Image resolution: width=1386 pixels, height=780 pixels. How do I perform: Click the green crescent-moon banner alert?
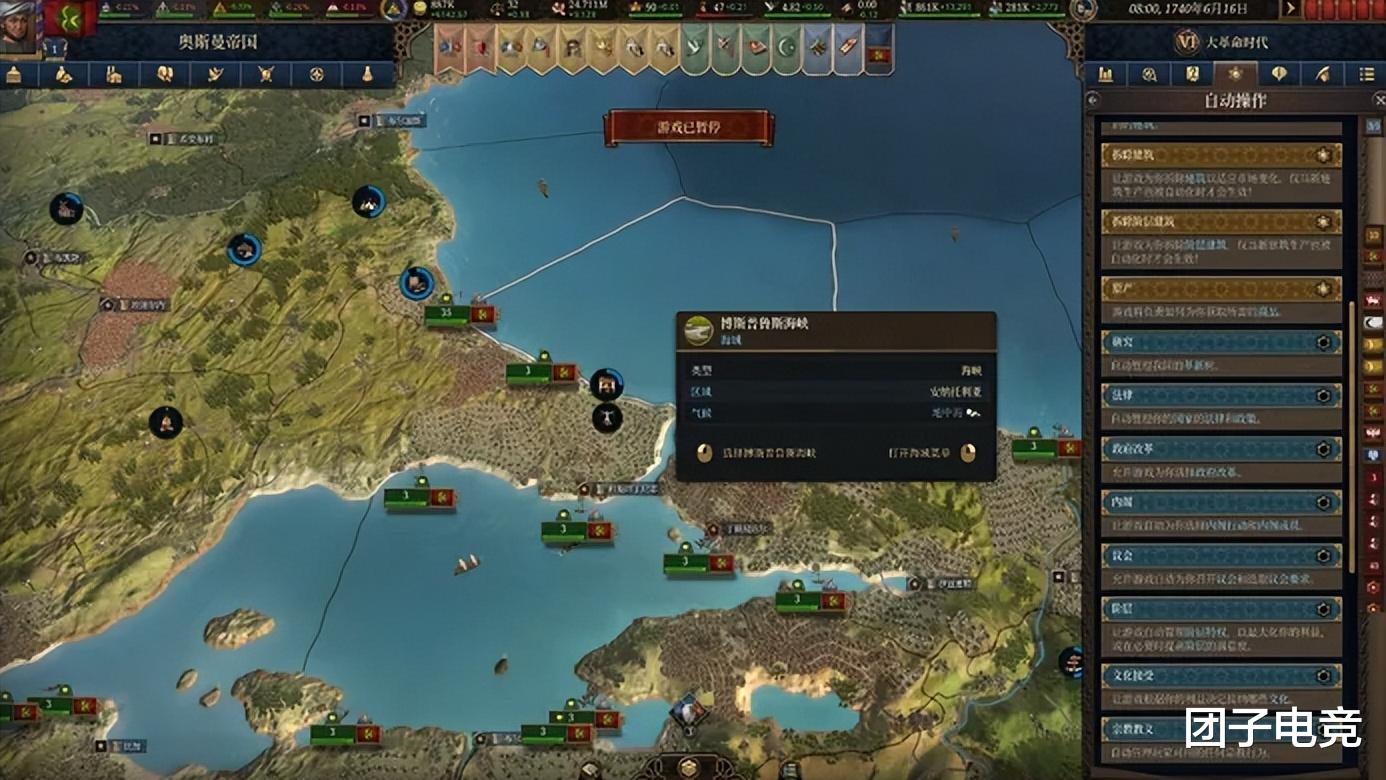[x=785, y=48]
